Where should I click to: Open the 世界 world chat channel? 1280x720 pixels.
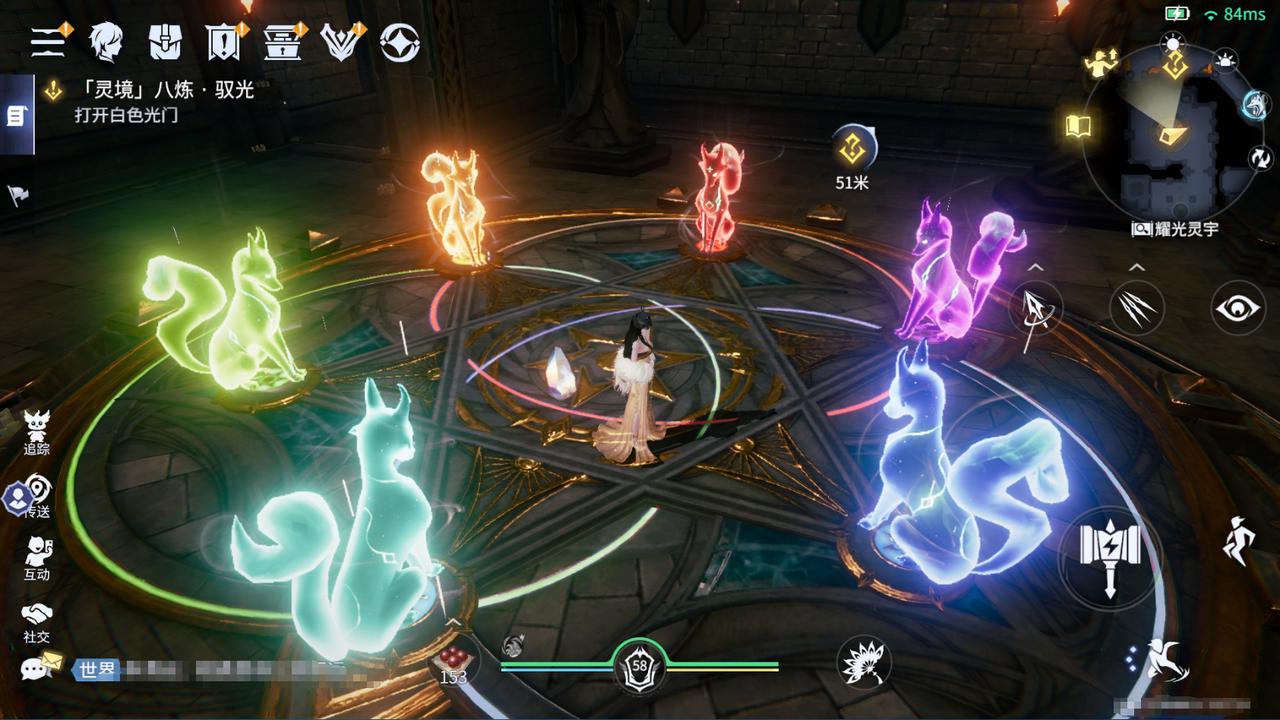[x=95, y=669]
